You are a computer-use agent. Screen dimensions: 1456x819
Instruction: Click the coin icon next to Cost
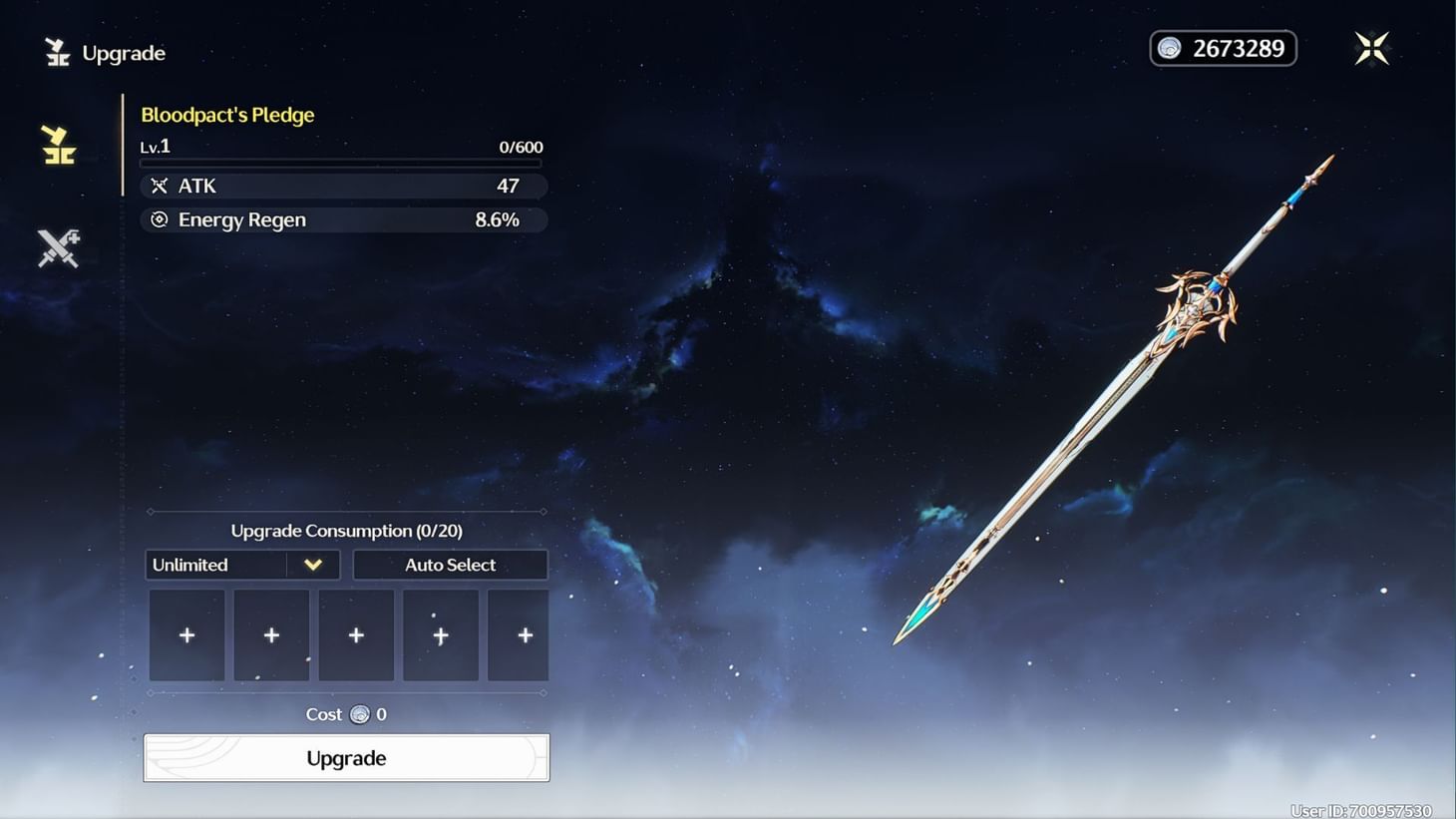pos(357,714)
